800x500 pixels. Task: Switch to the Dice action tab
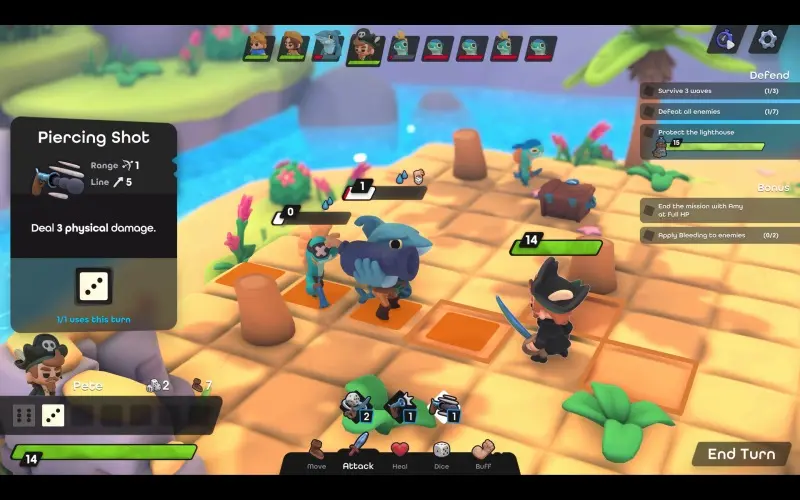coord(441,455)
